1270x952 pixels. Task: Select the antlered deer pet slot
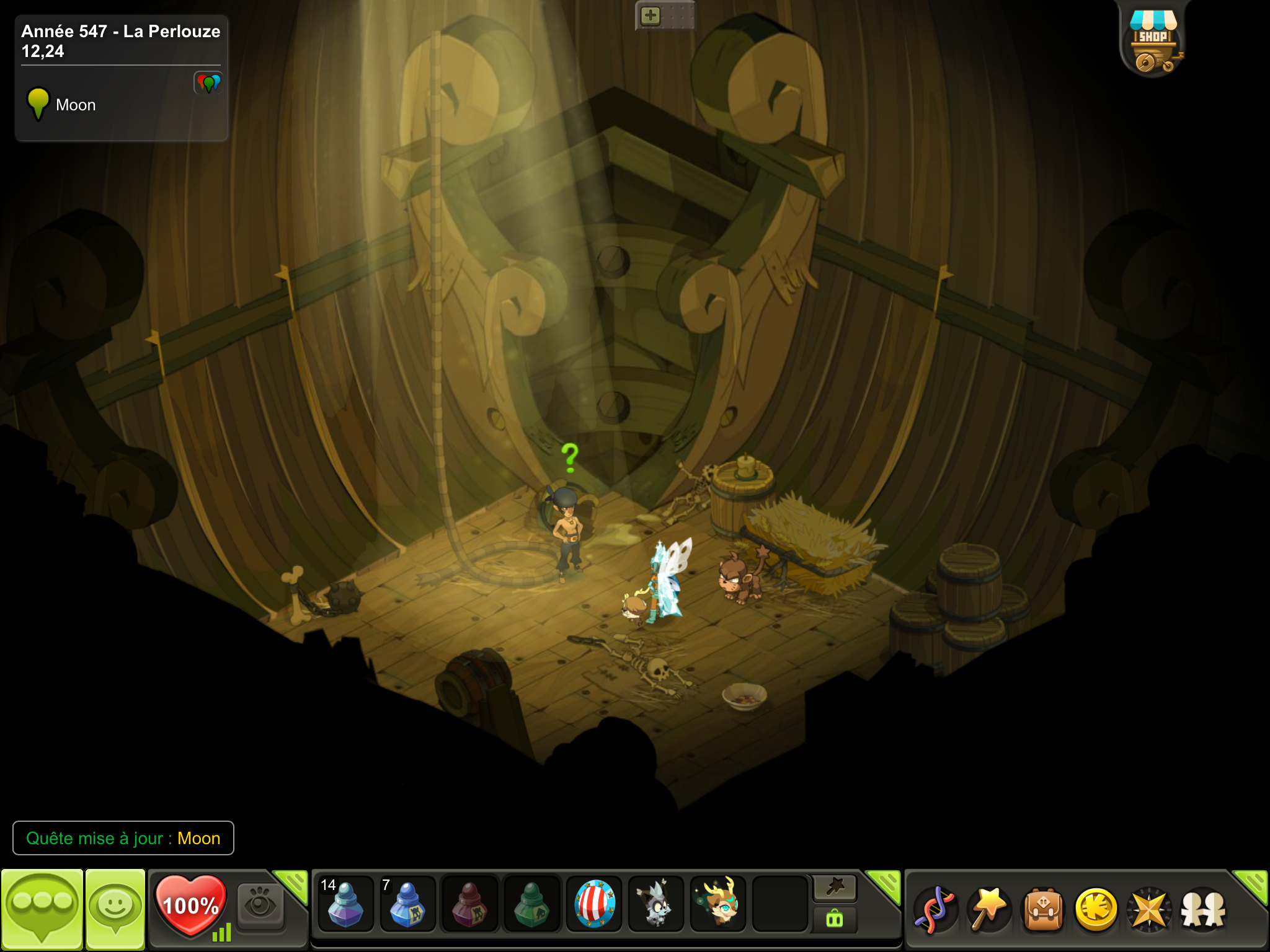[x=718, y=904]
